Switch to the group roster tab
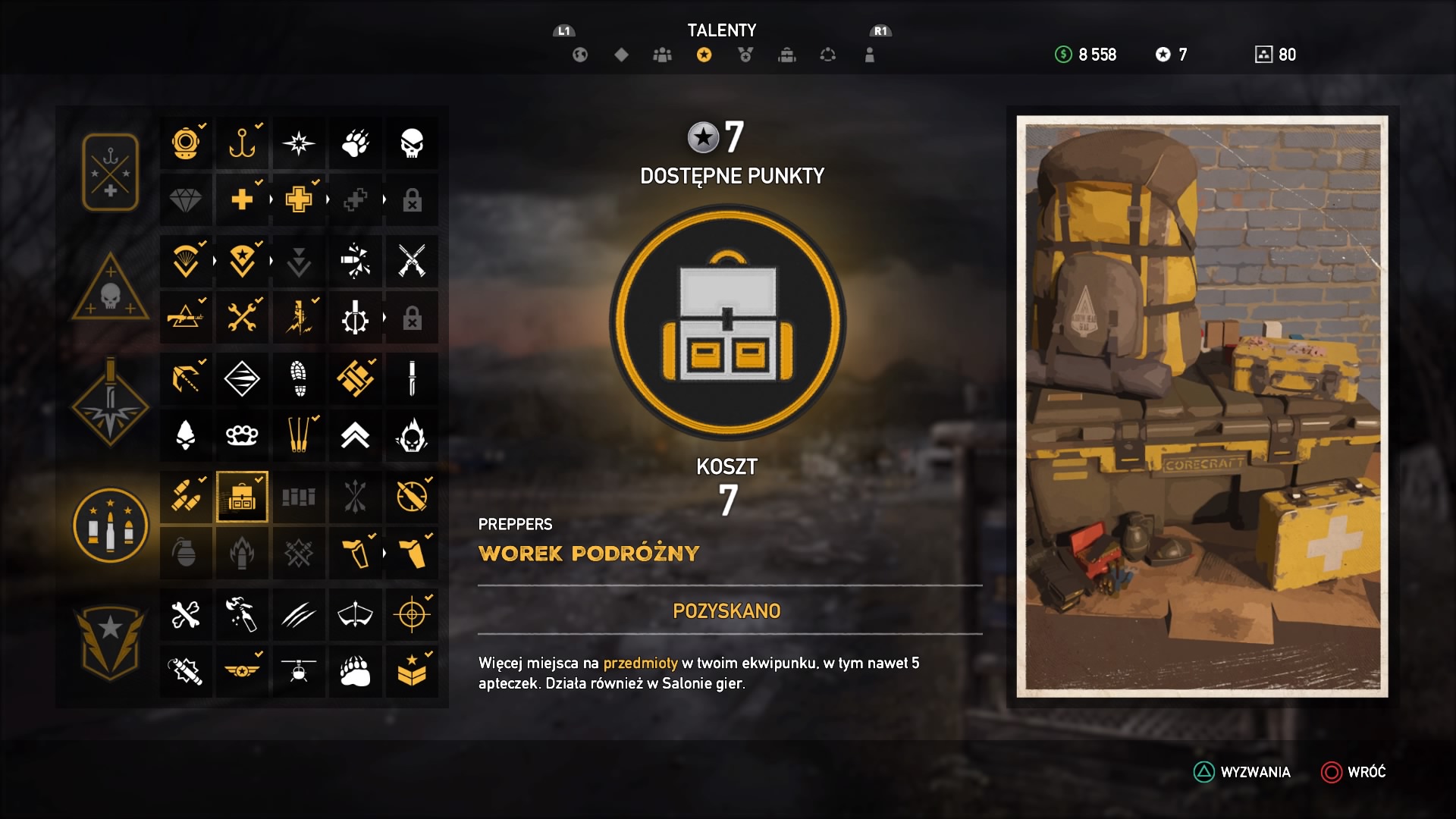Screen dimensions: 1456x819 tap(662, 55)
